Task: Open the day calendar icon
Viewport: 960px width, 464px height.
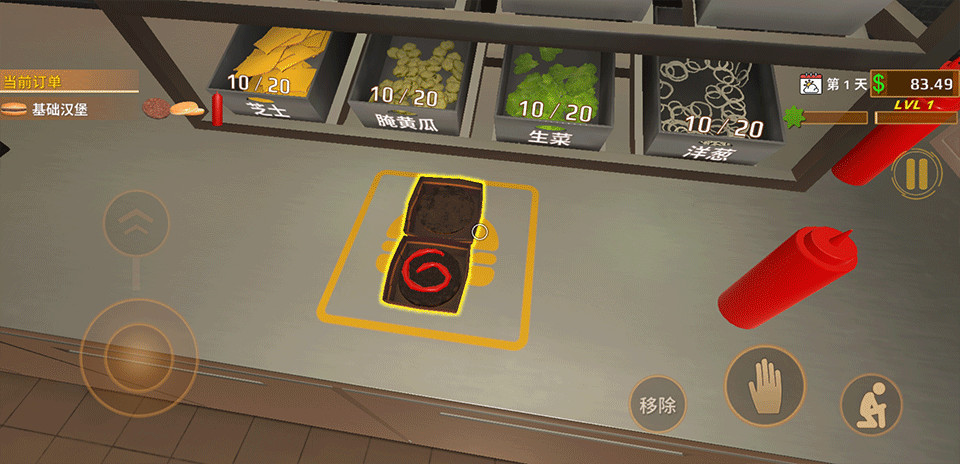Action: [x=811, y=84]
